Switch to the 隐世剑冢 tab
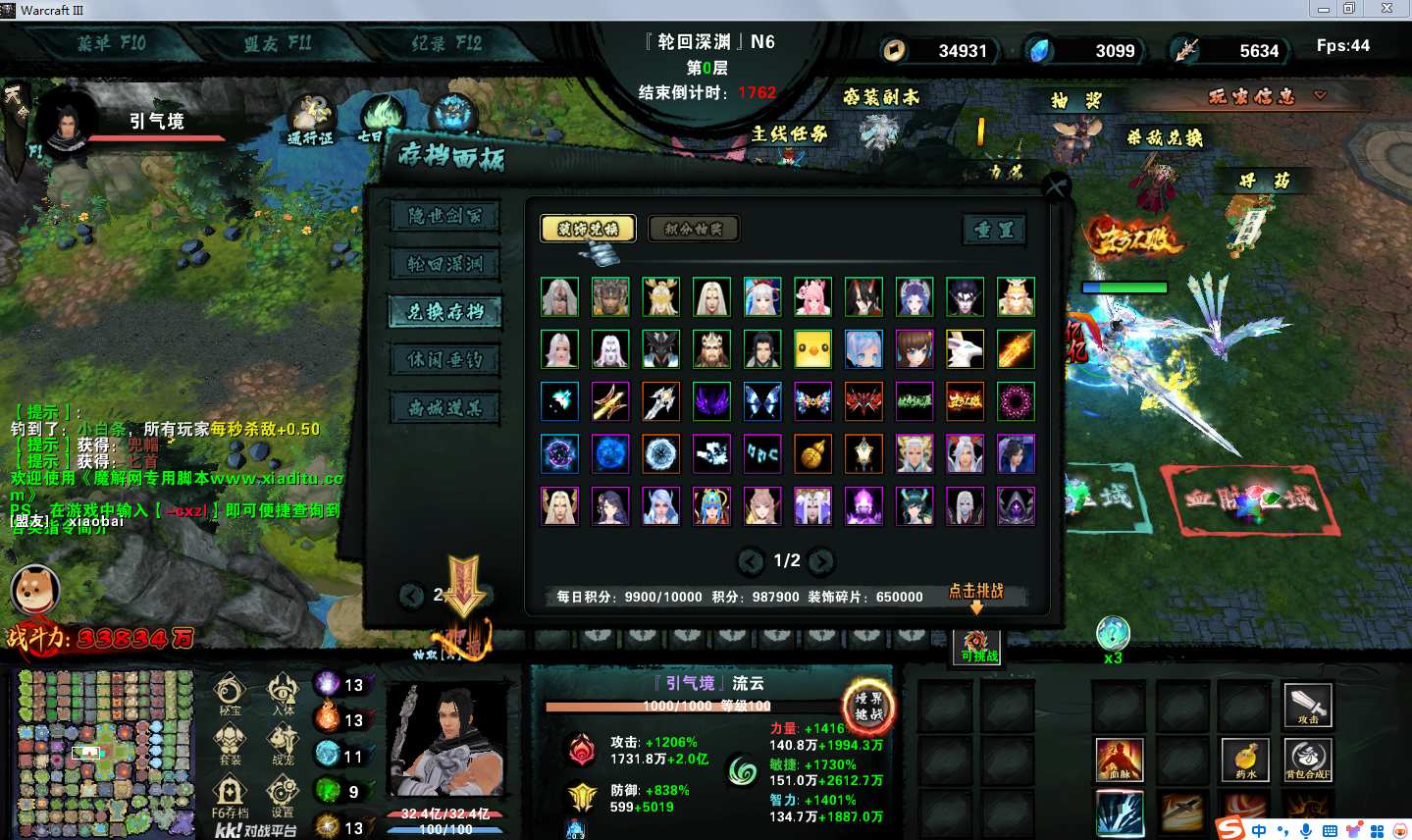1412x840 pixels. tap(445, 216)
